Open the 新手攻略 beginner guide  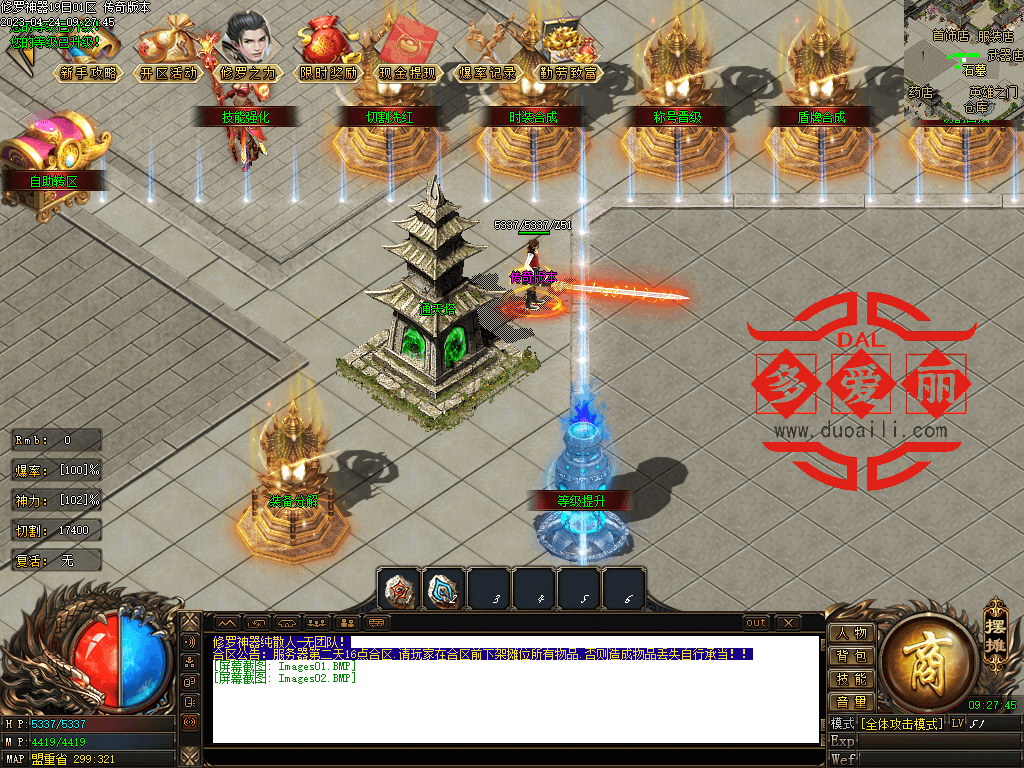click(87, 72)
